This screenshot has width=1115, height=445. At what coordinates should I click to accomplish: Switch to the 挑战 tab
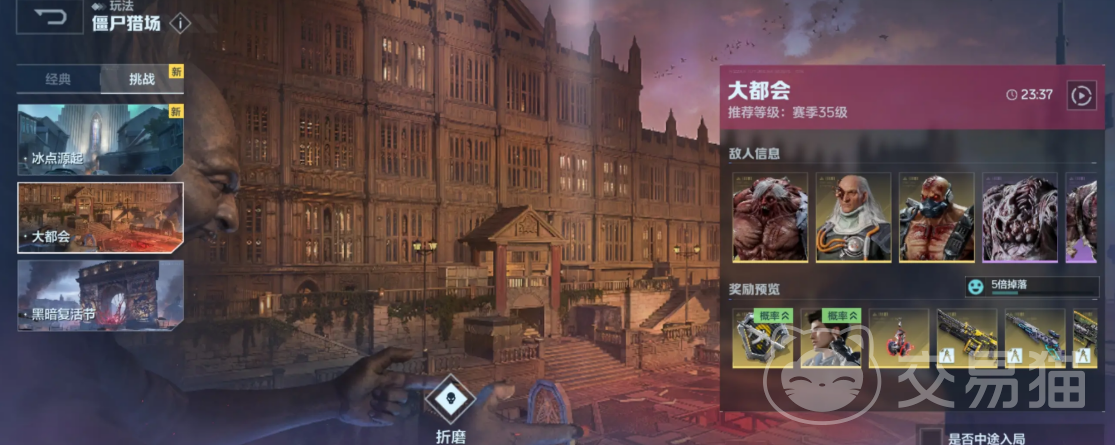click(x=142, y=79)
